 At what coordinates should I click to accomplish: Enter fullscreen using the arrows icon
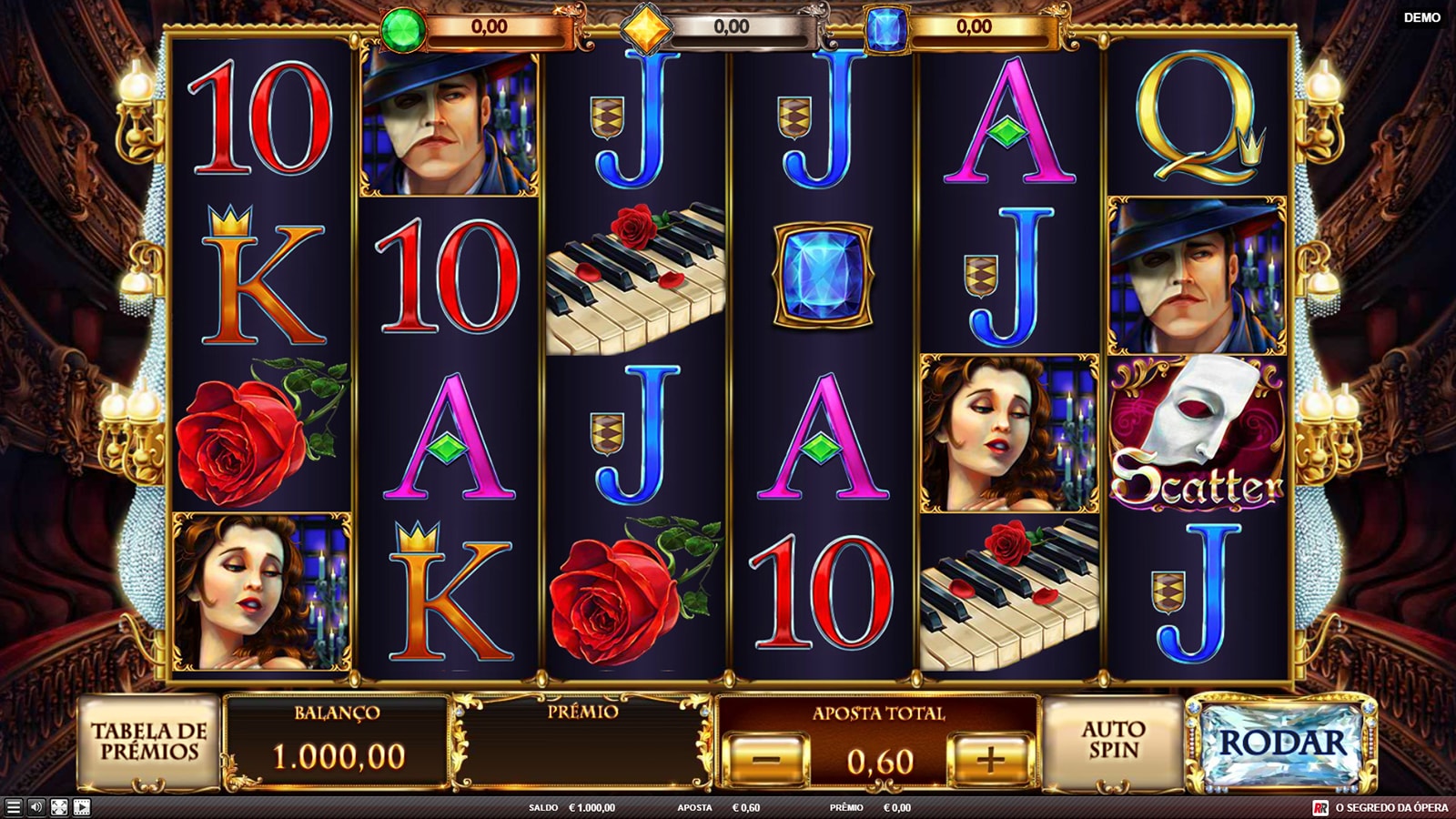coord(59,807)
